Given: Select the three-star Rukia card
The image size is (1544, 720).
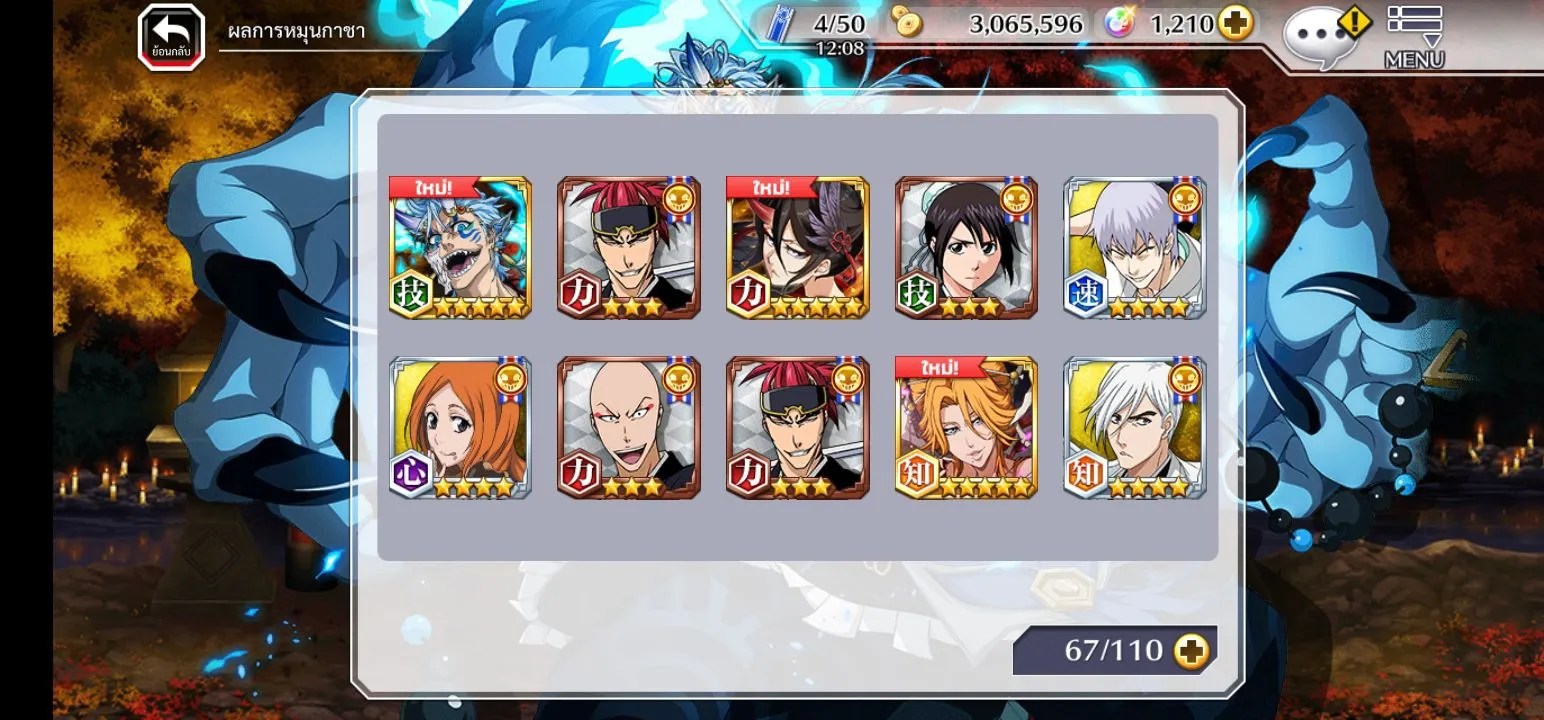Looking at the screenshot, I should (x=966, y=248).
